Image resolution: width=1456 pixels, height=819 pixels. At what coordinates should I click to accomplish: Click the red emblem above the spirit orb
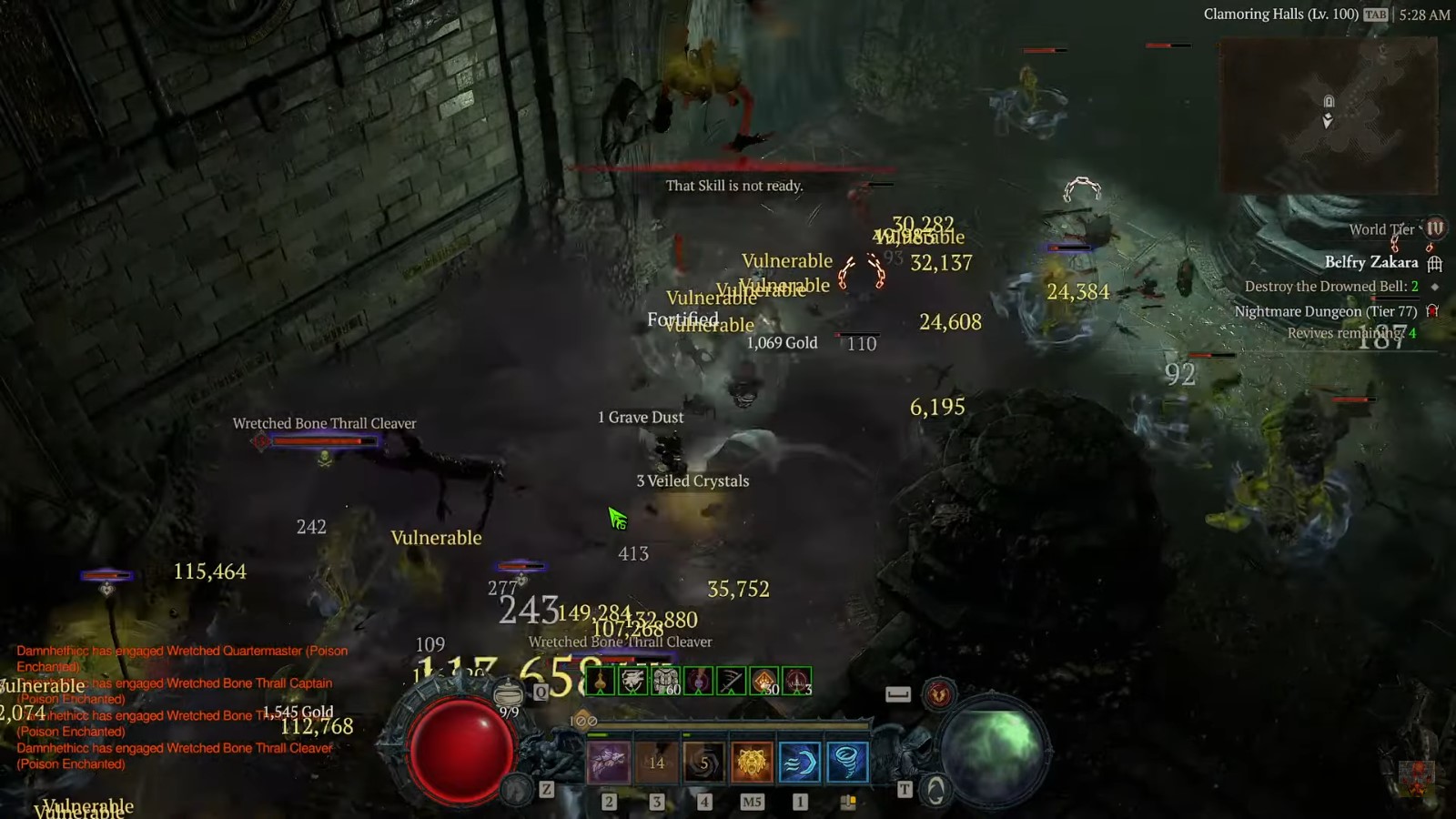(x=938, y=693)
